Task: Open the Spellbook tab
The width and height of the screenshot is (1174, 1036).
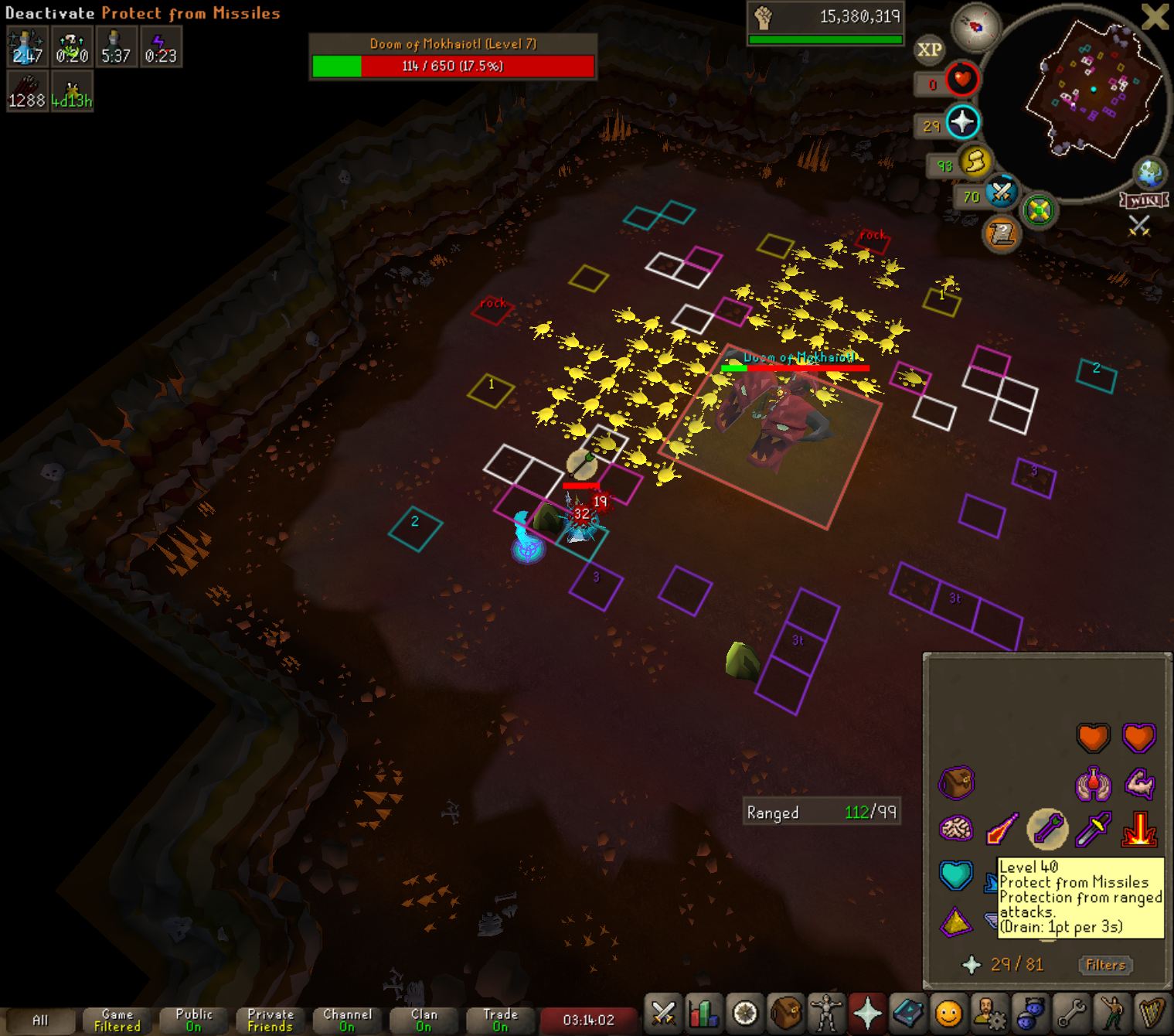Action: 908,1013
